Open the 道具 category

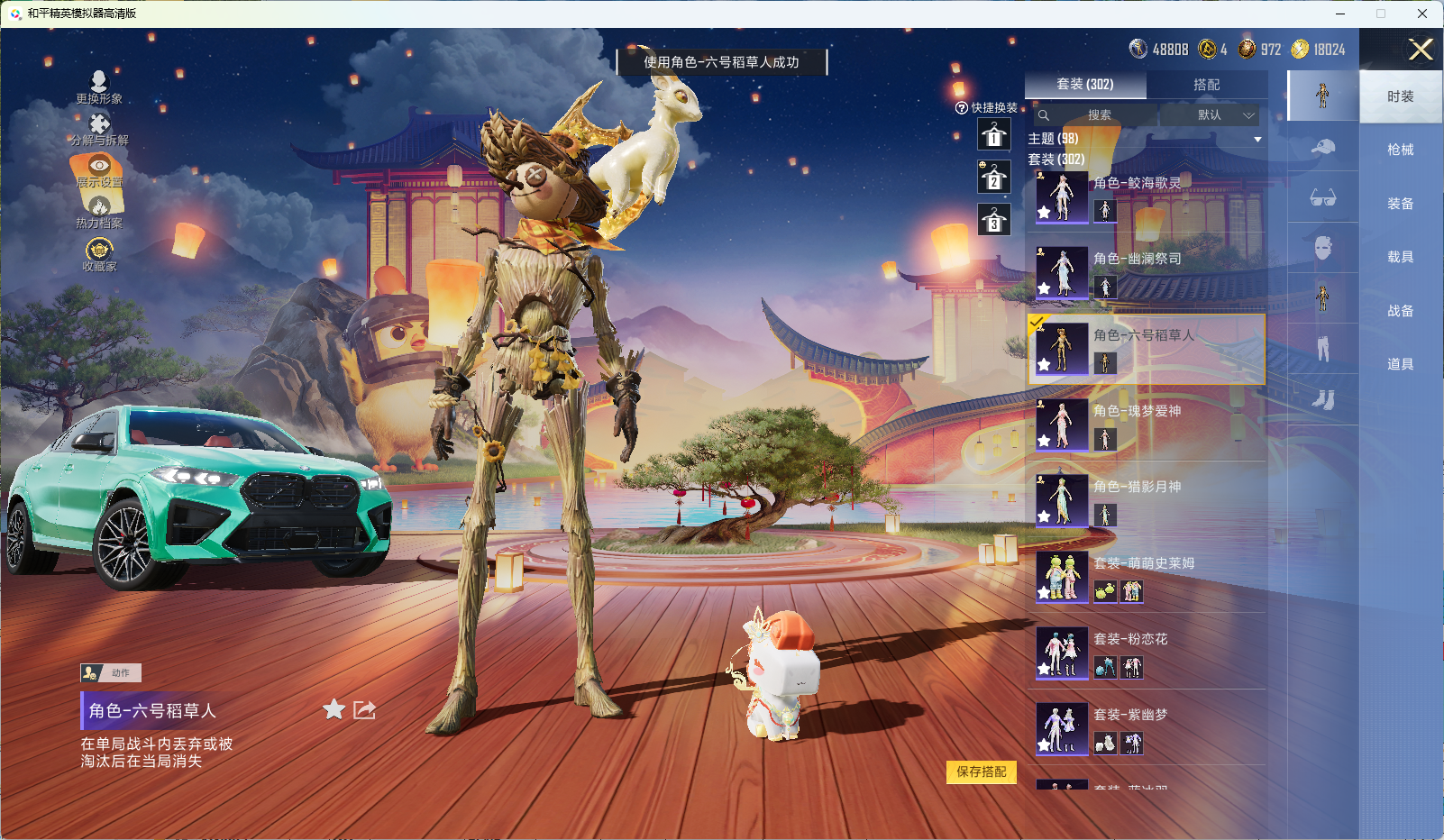tap(1400, 364)
